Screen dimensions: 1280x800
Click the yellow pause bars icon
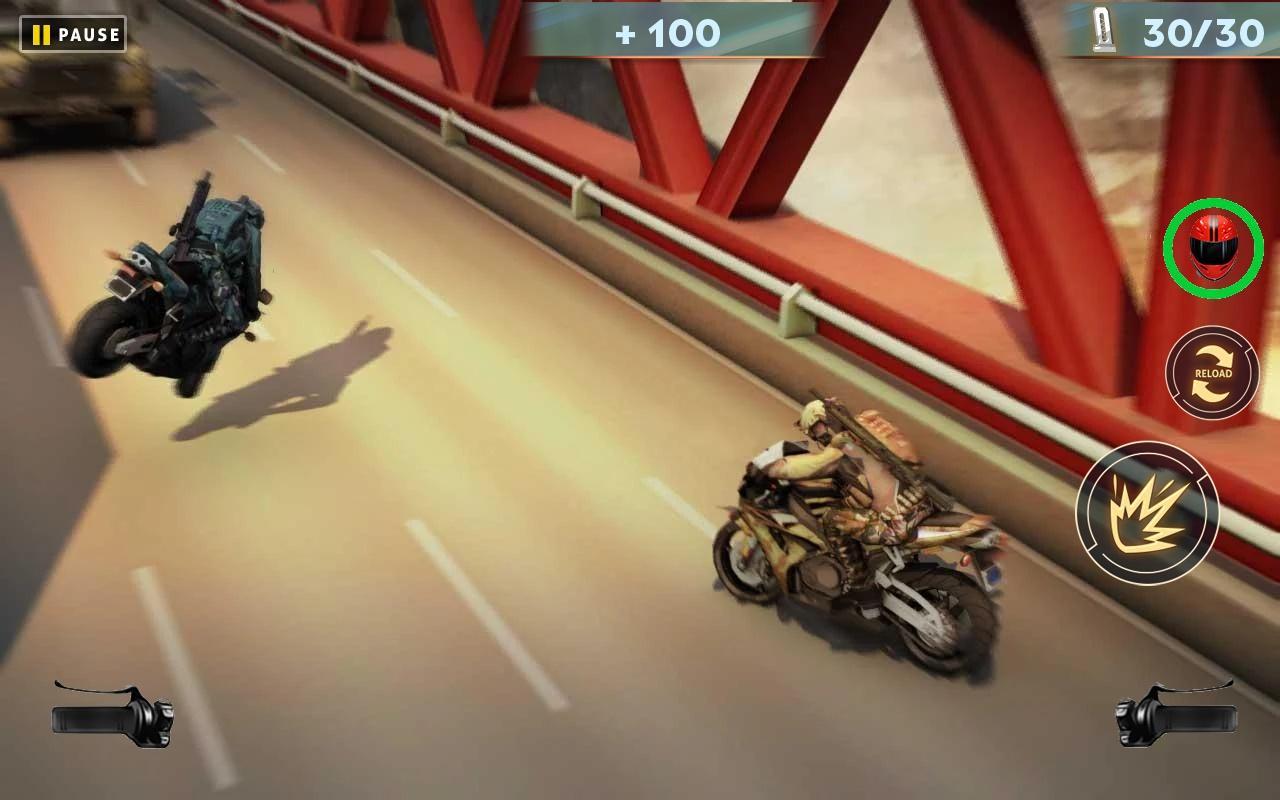click(43, 34)
